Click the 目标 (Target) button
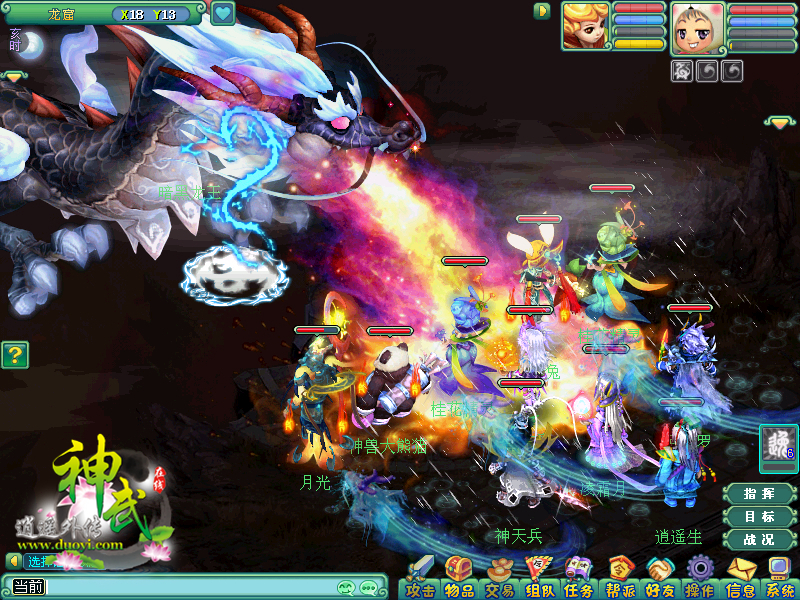The image size is (800, 600). (759, 517)
